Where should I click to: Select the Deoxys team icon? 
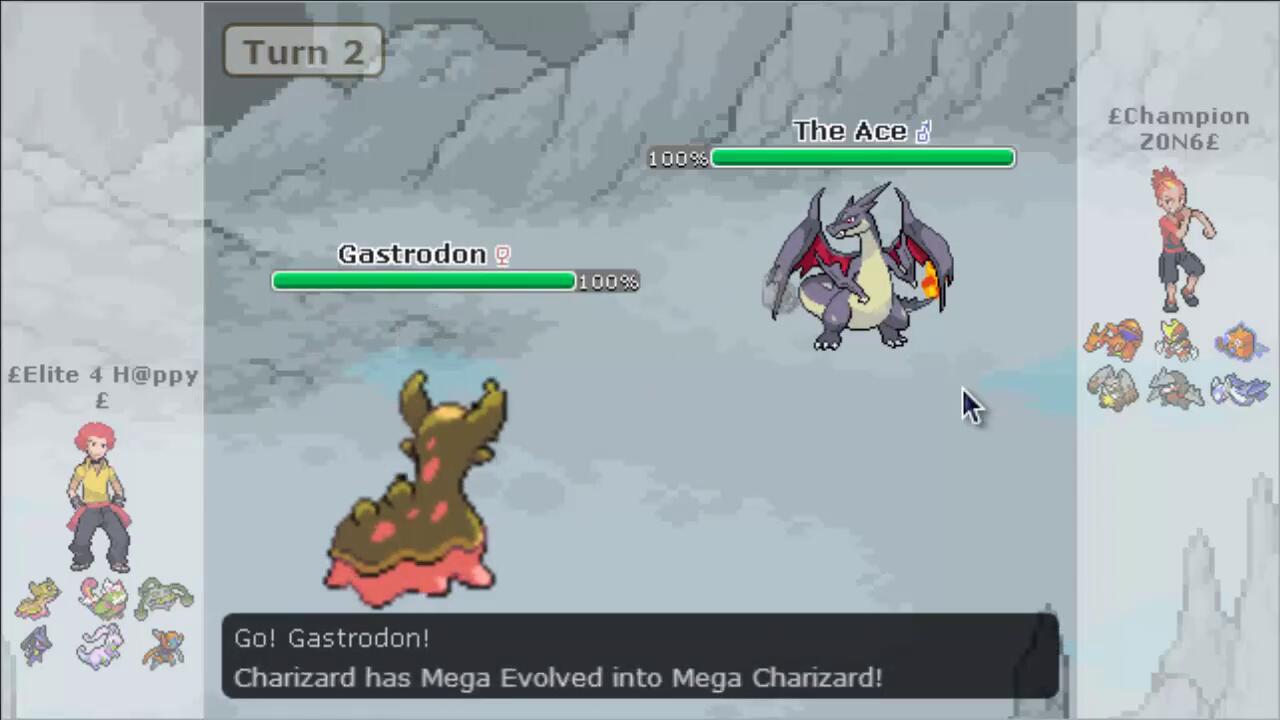click(x=164, y=647)
